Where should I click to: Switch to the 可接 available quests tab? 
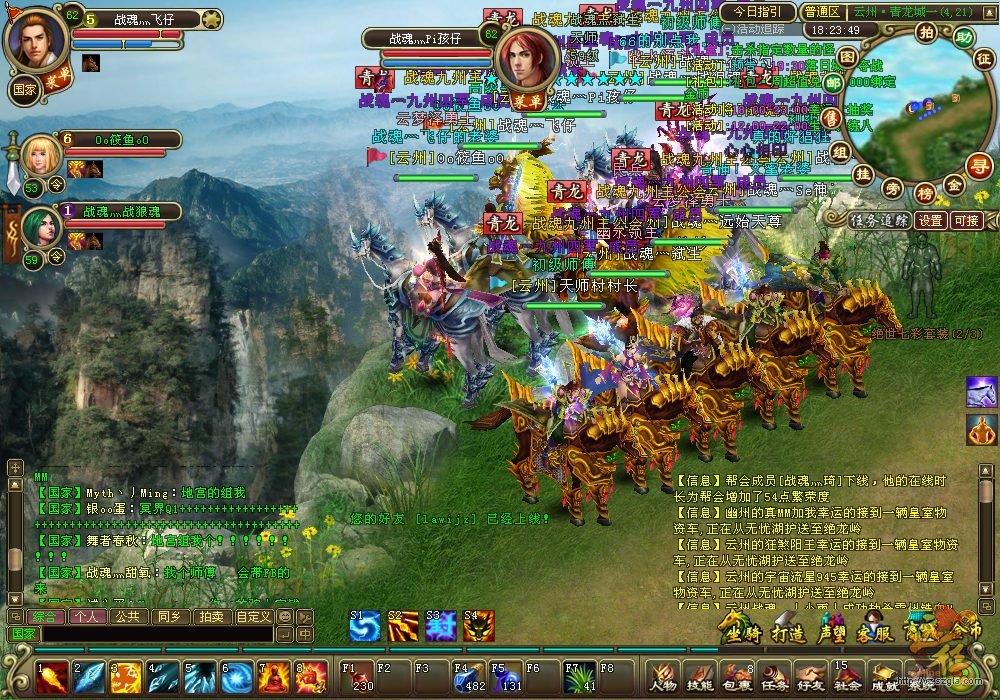coord(967,220)
